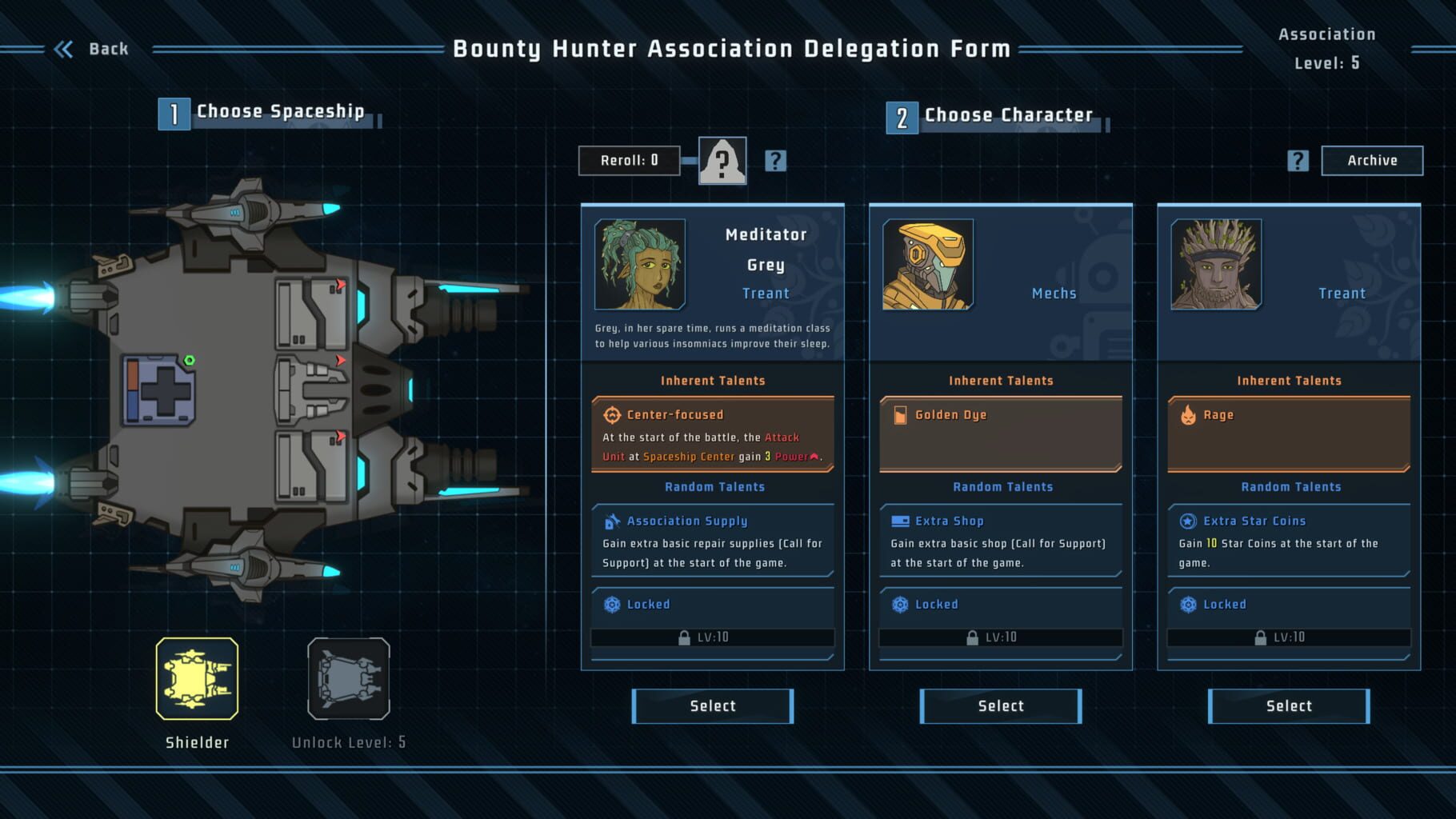Click the Association Supply talent icon
The image size is (1456, 819).
pos(613,521)
